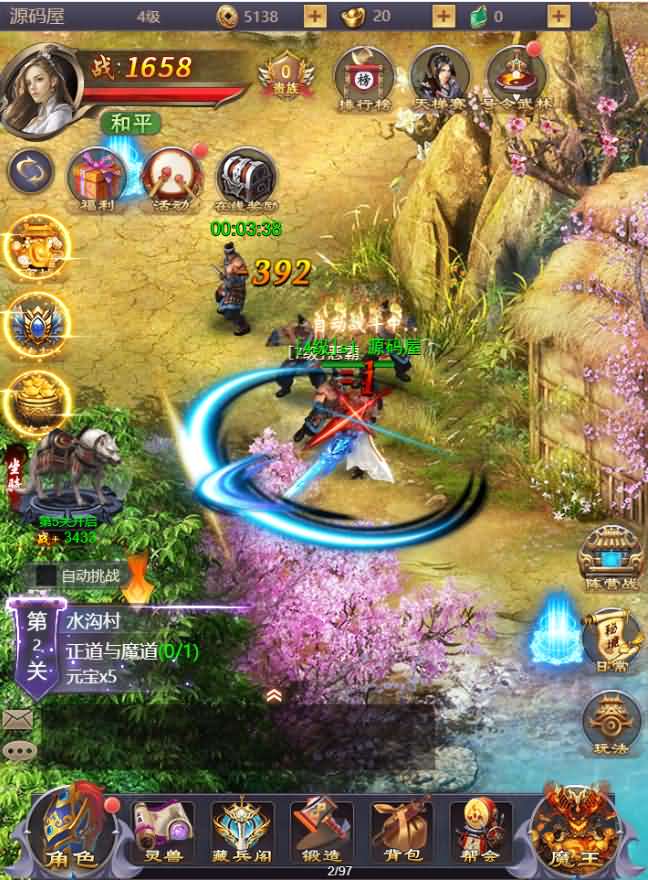Image resolution: width=648 pixels, height=880 pixels.
Task: Toggle the 自动挑战 auto-challenge checkbox
Action: pyautogui.click(x=47, y=576)
